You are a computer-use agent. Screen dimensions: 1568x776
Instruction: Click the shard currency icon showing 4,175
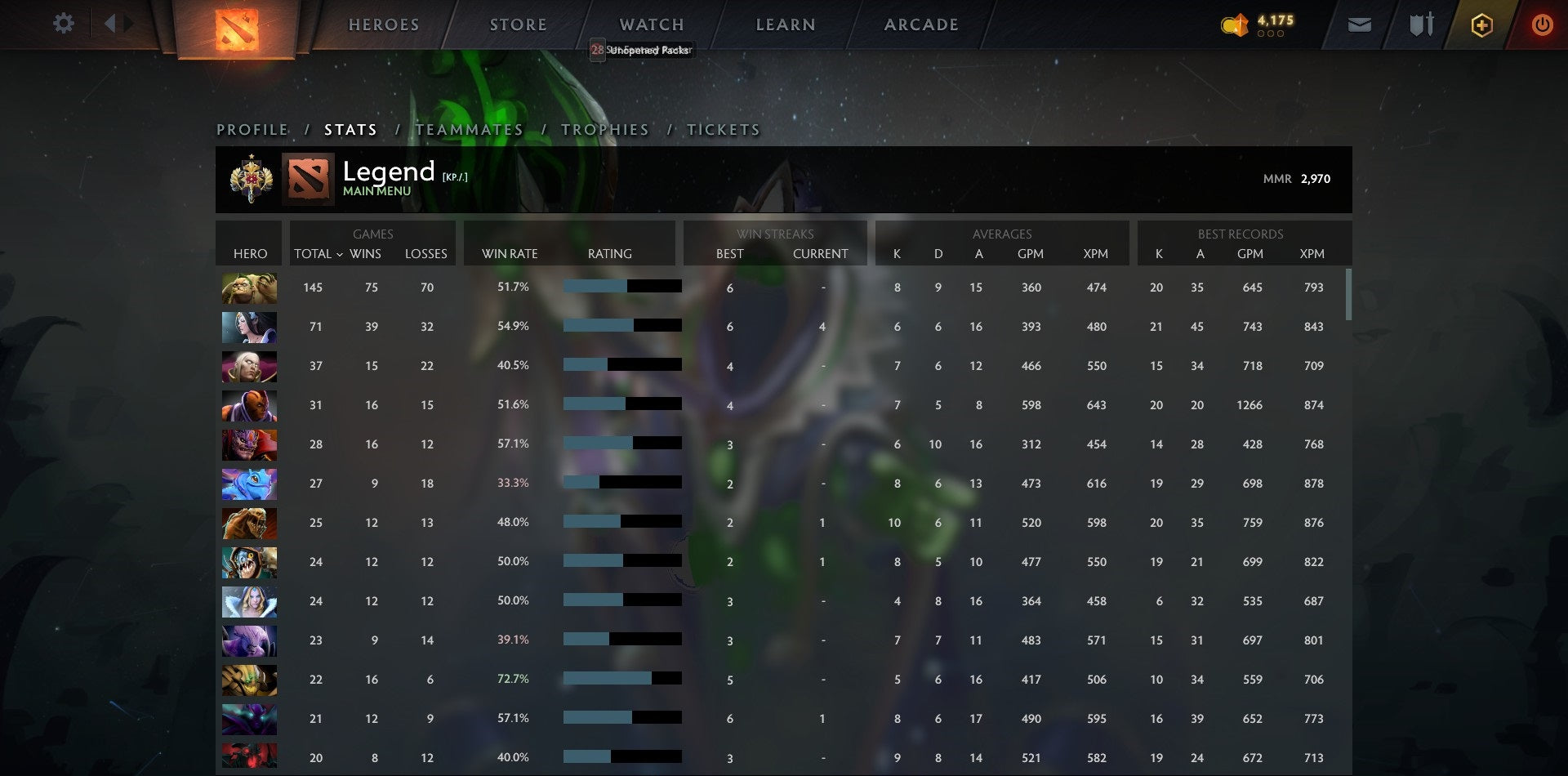(x=1236, y=24)
